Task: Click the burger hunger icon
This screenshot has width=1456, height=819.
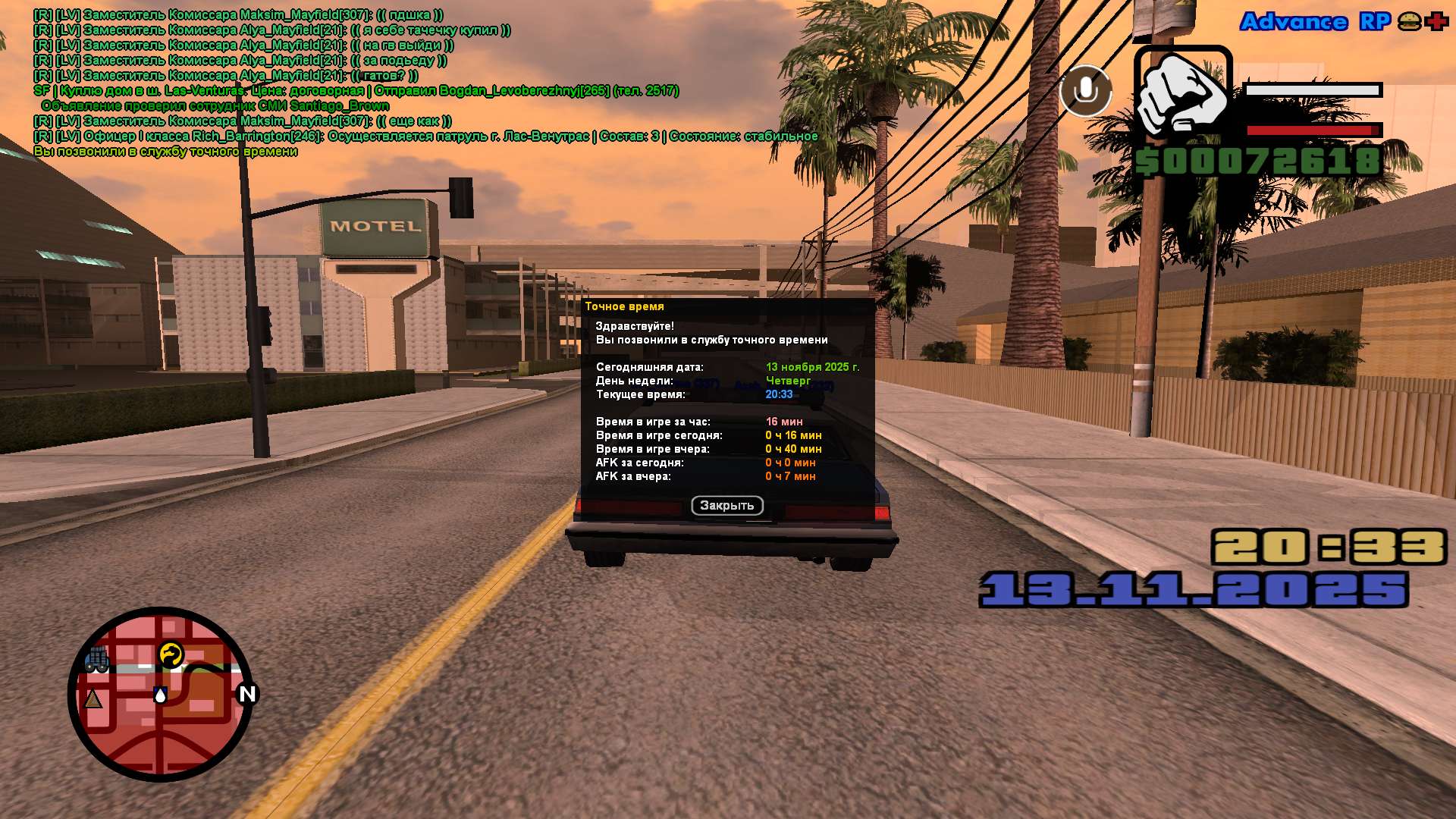Action: (x=1409, y=22)
